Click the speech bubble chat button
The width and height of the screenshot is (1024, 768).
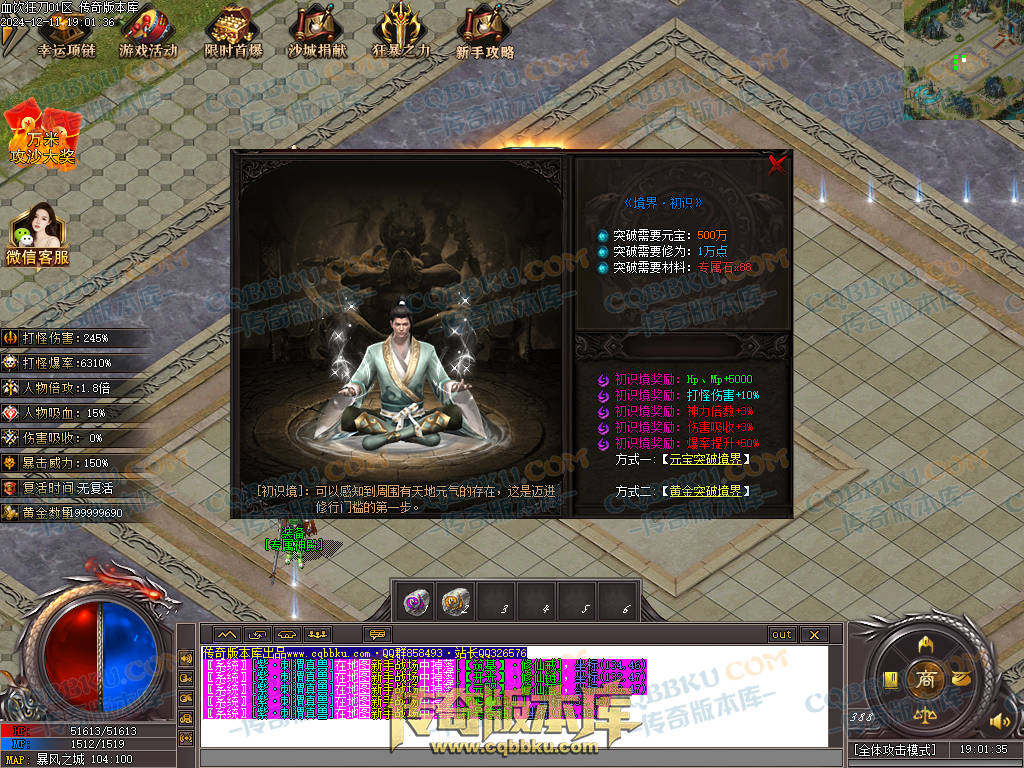(377, 635)
